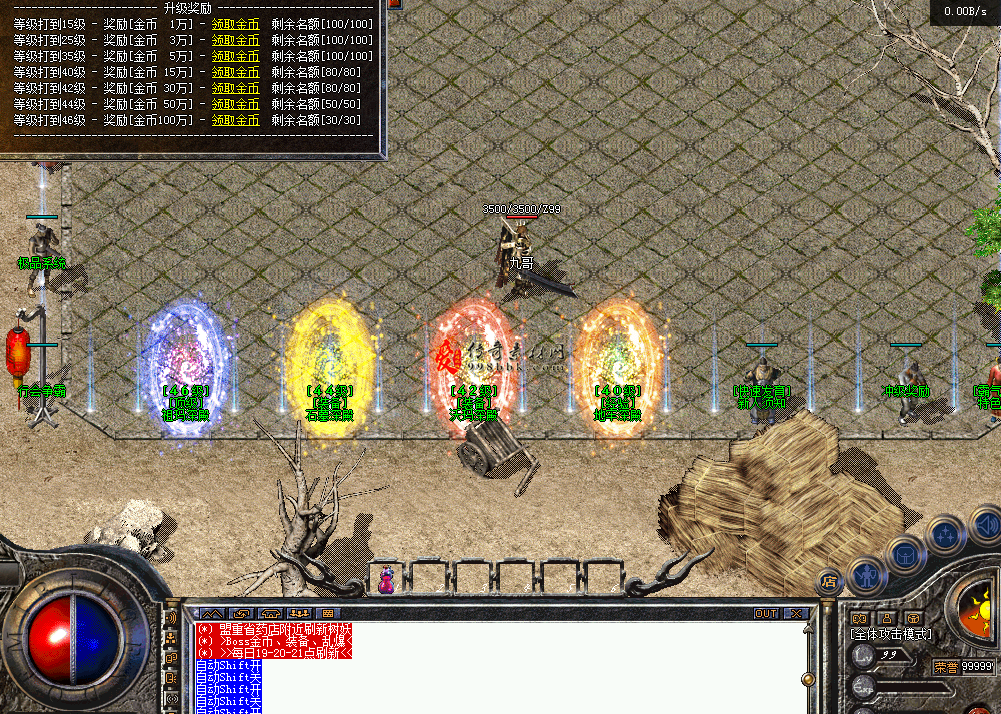Image resolution: width=1001 pixels, height=714 pixels.
Task: Open the bag inventory round button
Action: click(905, 555)
